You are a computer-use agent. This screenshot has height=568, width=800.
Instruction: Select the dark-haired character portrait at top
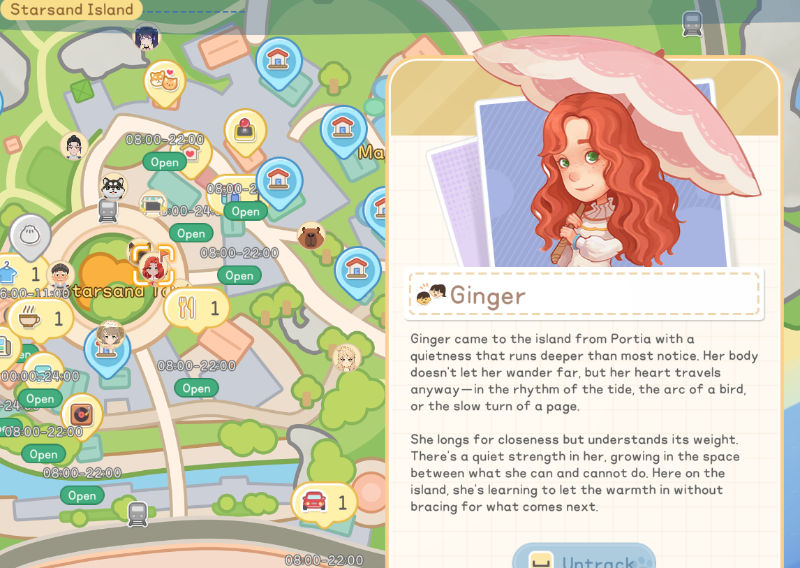coord(148,39)
